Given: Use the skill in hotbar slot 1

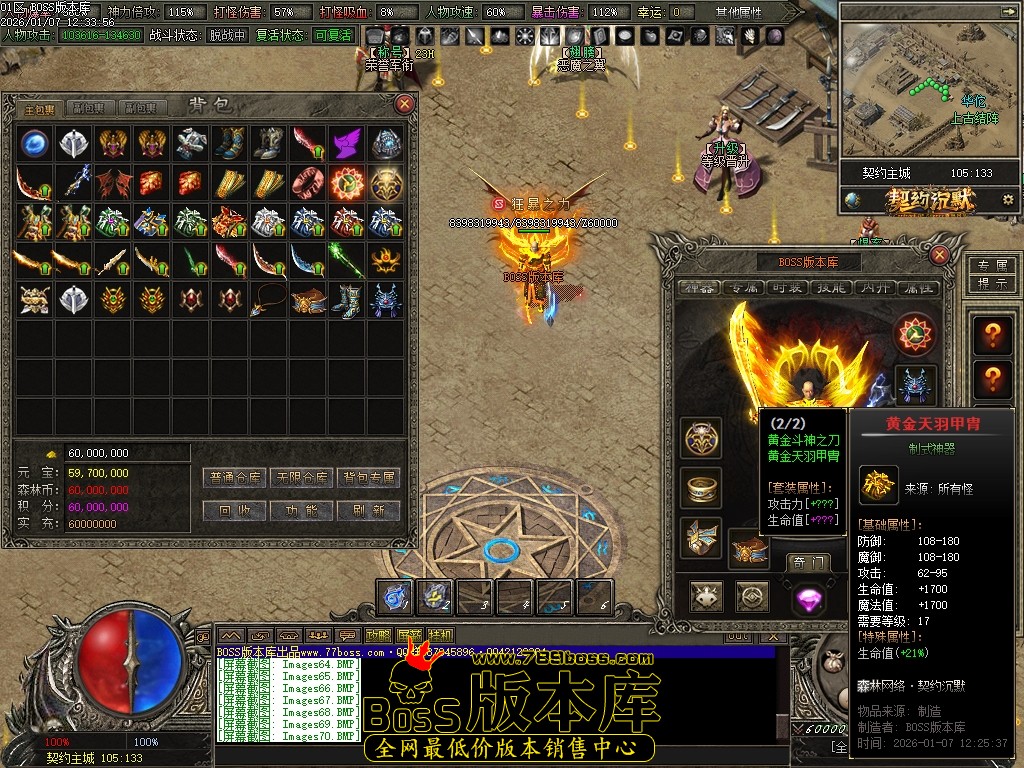Looking at the screenshot, I should pyautogui.click(x=396, y=597).
